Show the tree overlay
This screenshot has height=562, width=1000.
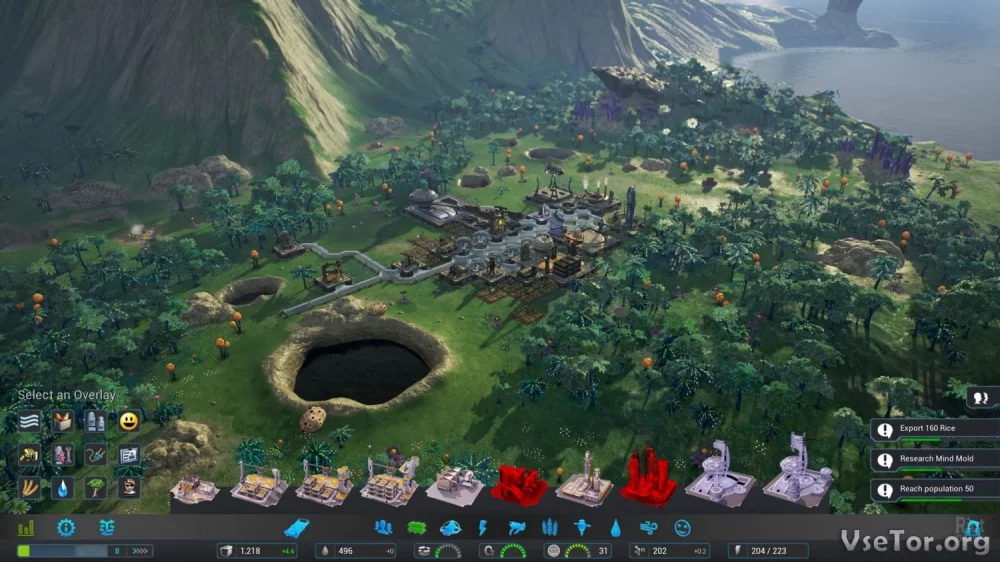tap(96, 488)
